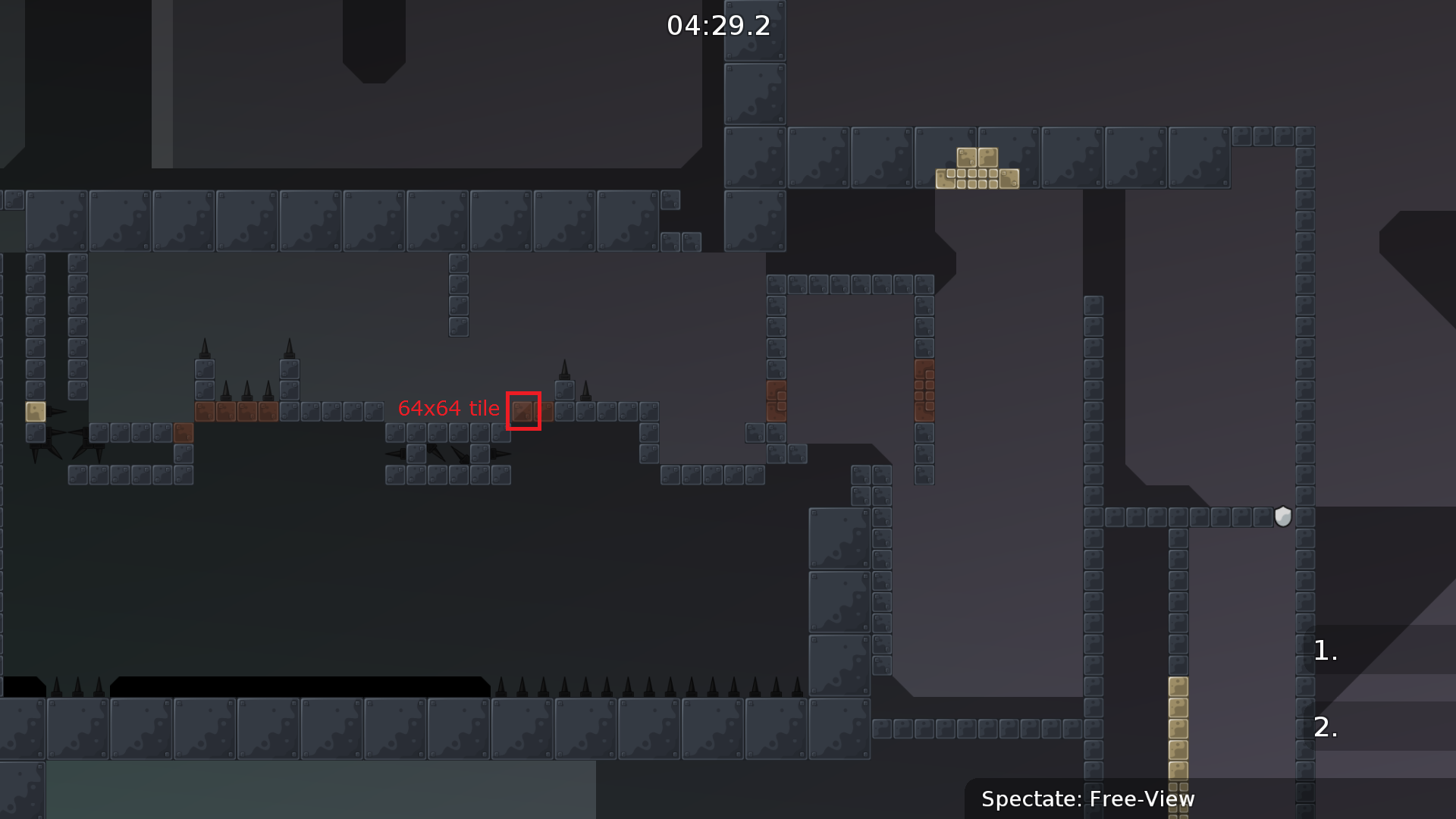Select the 64x64 tile text label
The height and width of the screenshot is (819, 1456).
tap(449, 408)
